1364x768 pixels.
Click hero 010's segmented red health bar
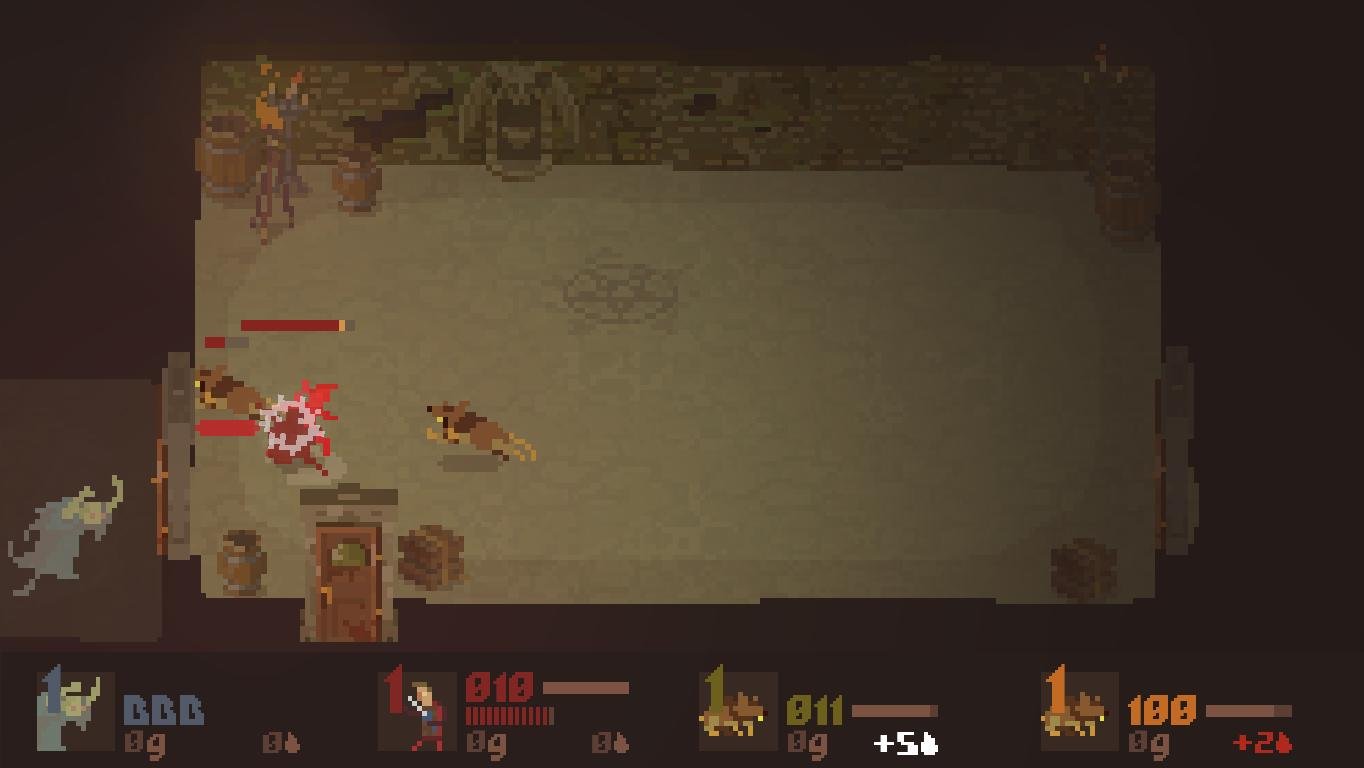(508, 717)
